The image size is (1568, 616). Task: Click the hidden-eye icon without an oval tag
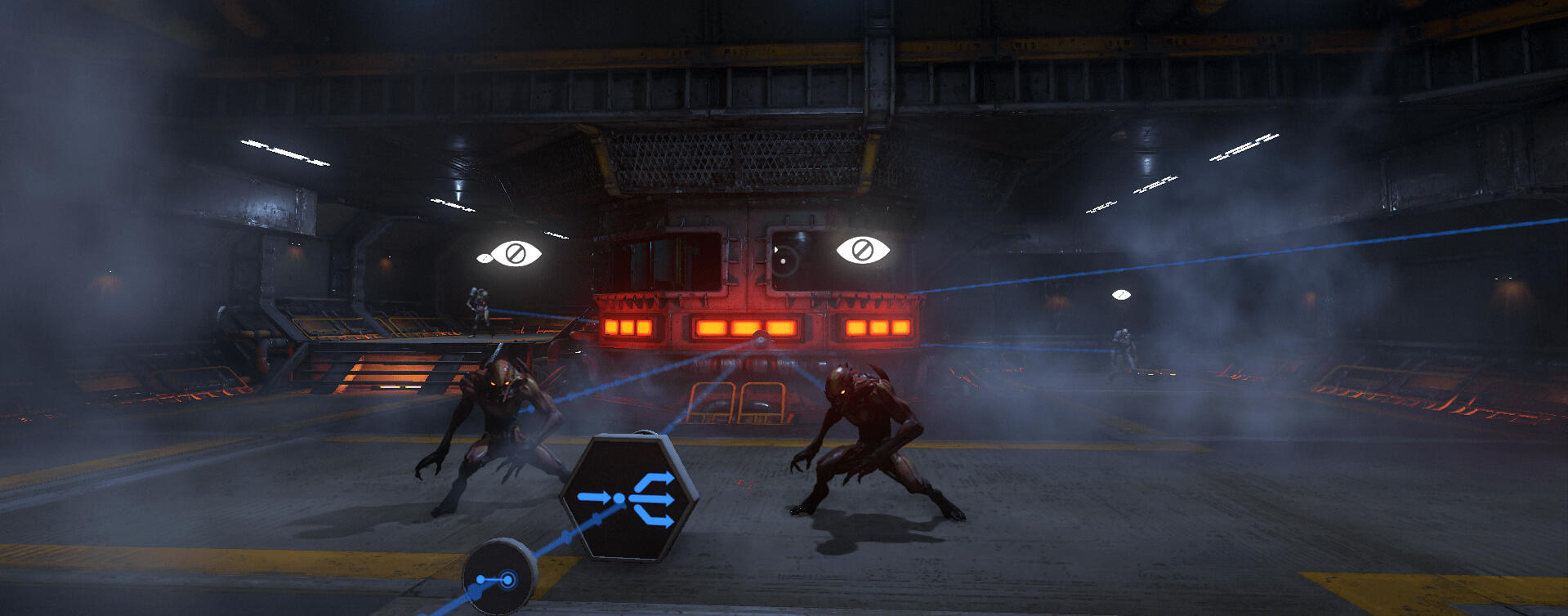click(x=863, y=250)
